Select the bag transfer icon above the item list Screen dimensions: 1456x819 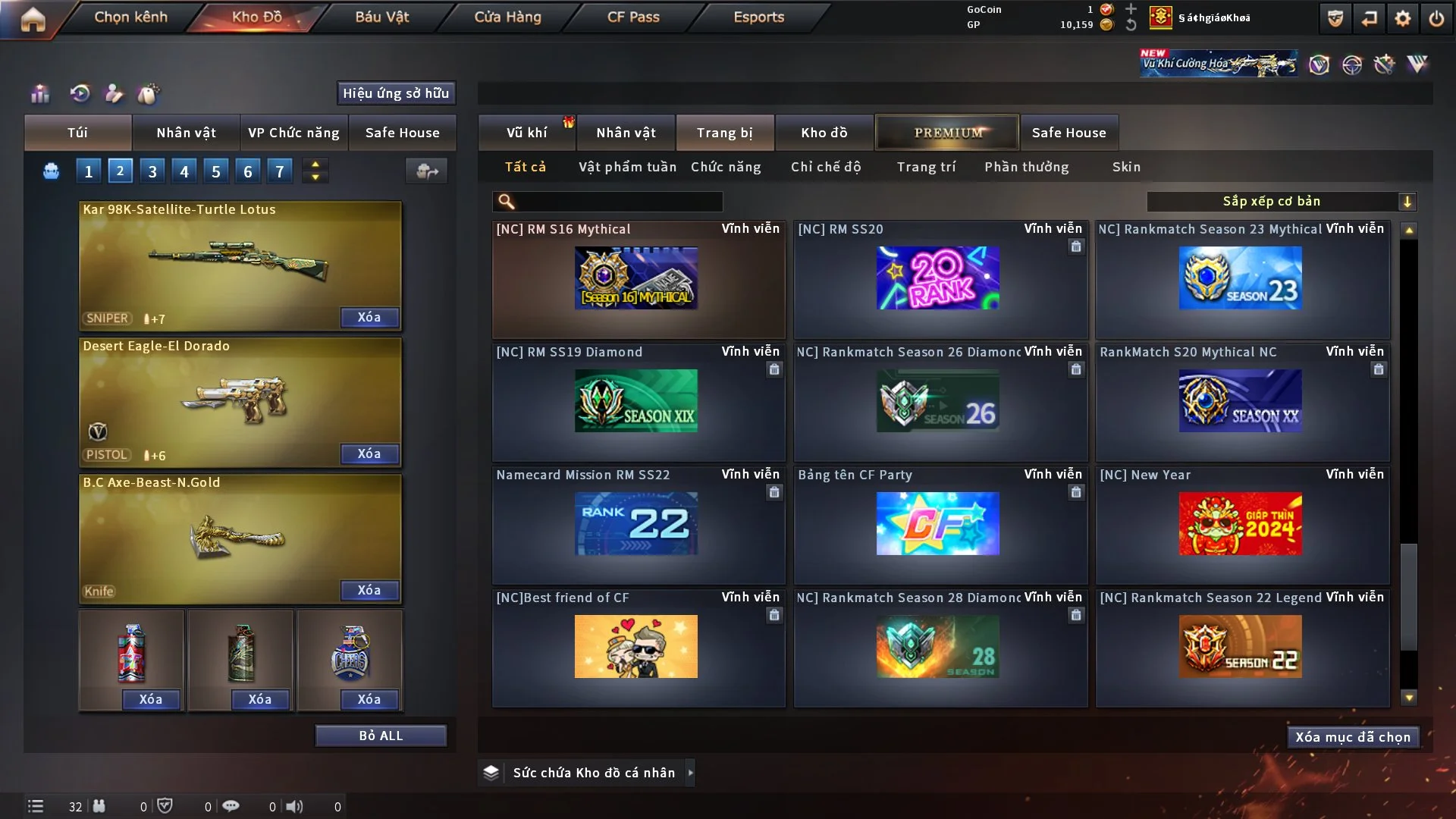[427, 171]
